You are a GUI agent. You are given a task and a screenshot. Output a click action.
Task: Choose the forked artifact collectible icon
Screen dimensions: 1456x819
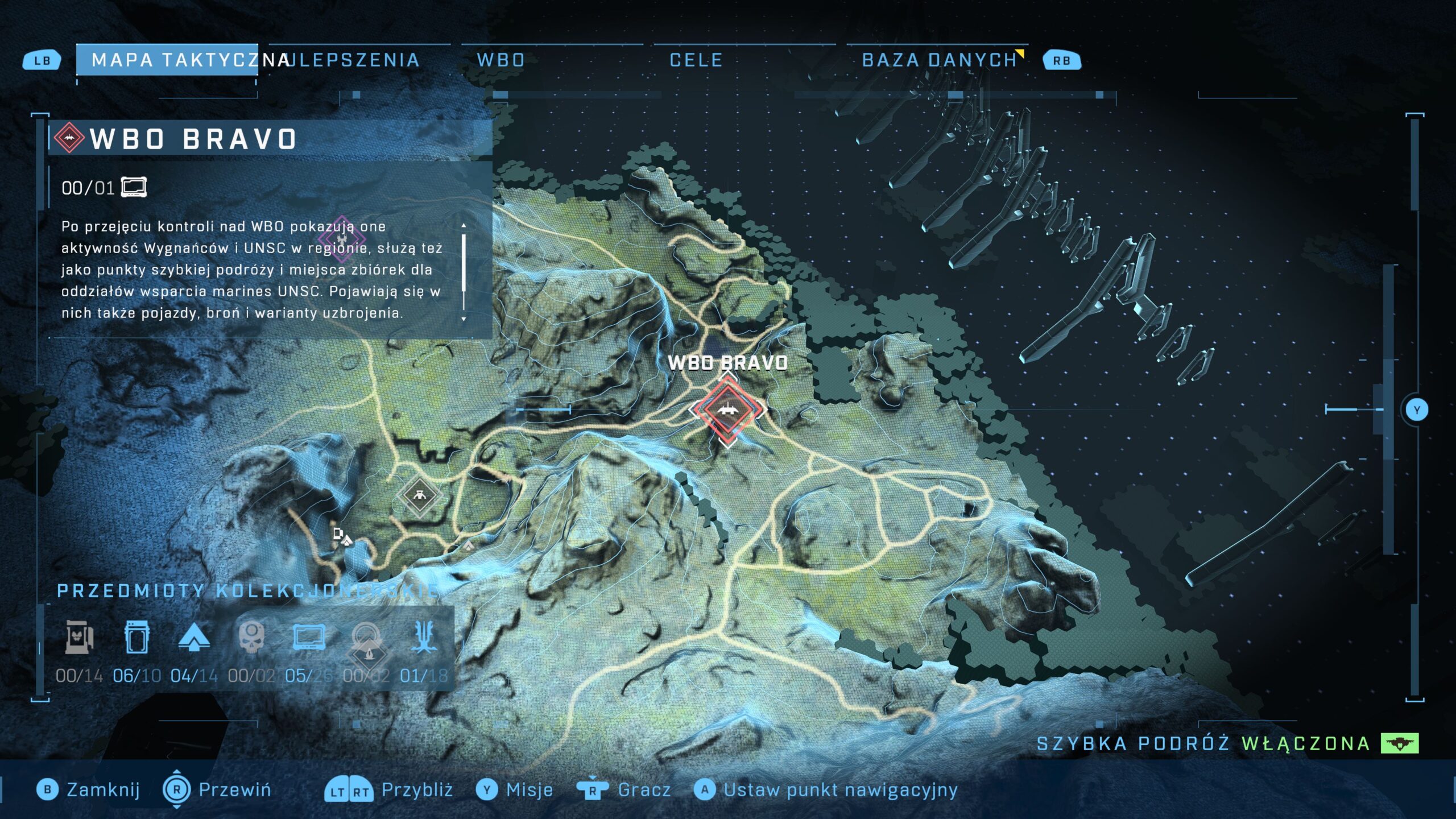click(x=424, y=637)
